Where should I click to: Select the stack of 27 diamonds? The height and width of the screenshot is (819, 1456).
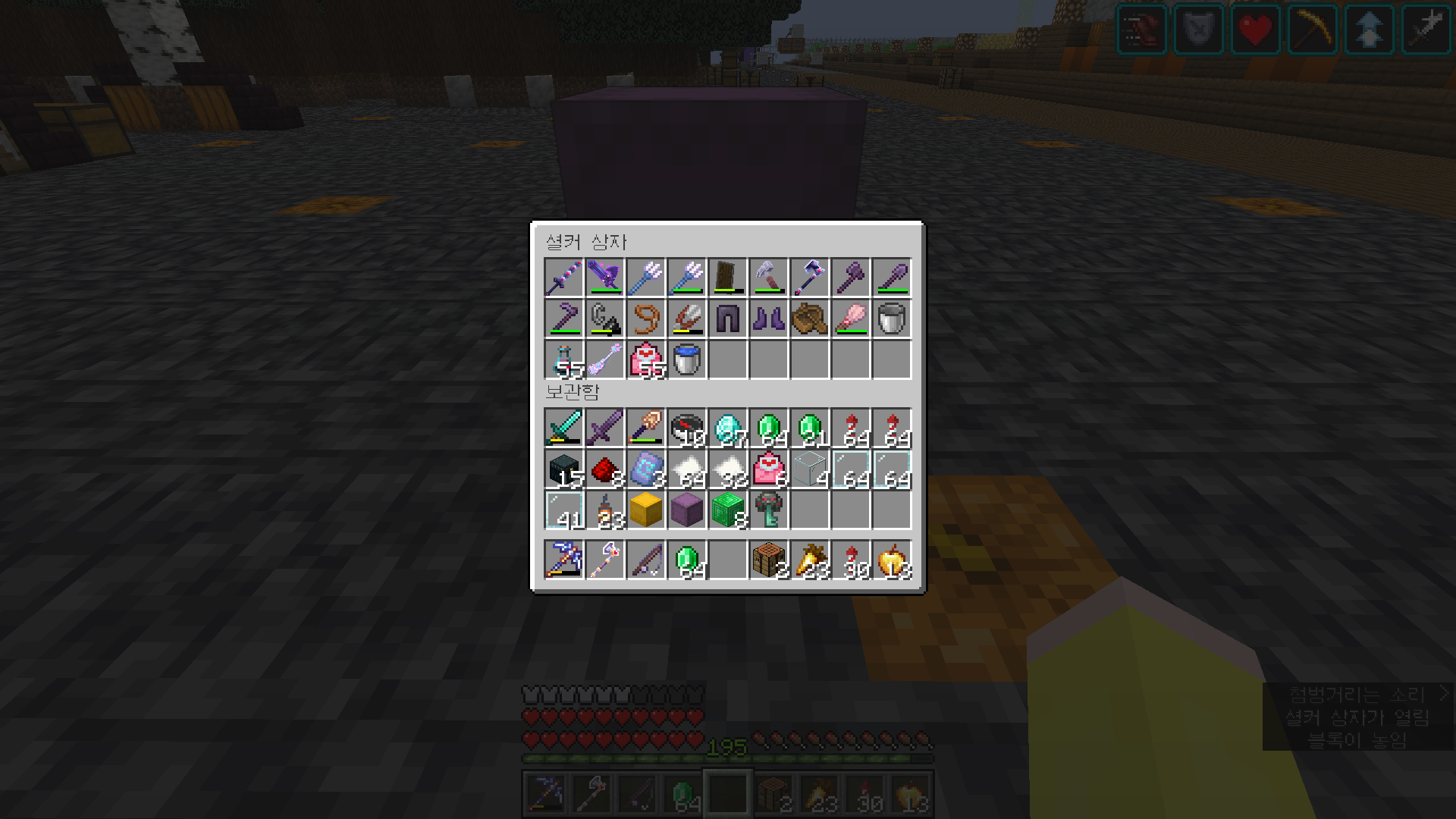[x=726, y=428]
